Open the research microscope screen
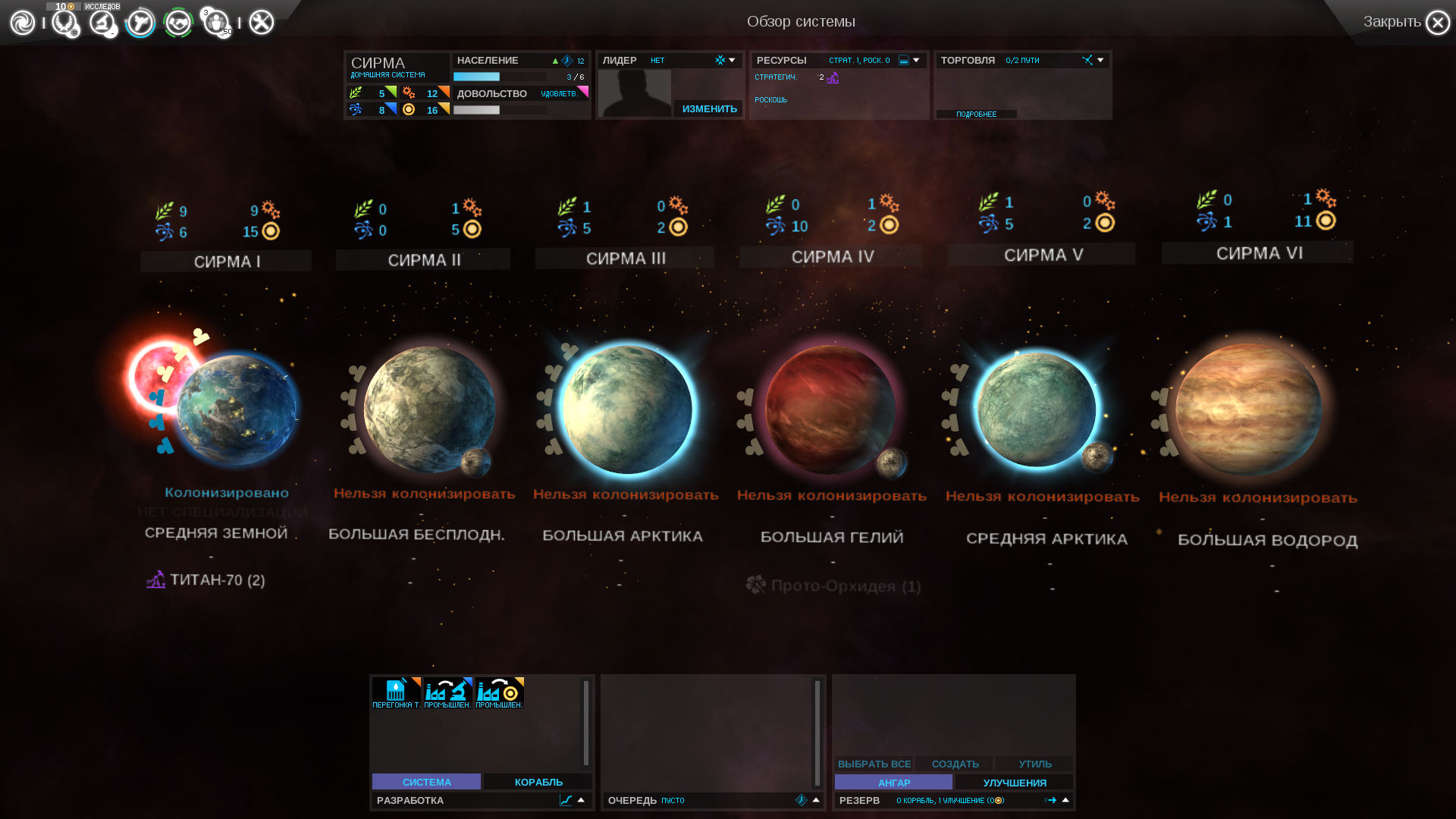Image resolution: width=1456 pixels, height=819 pixels. coord(102,23)
